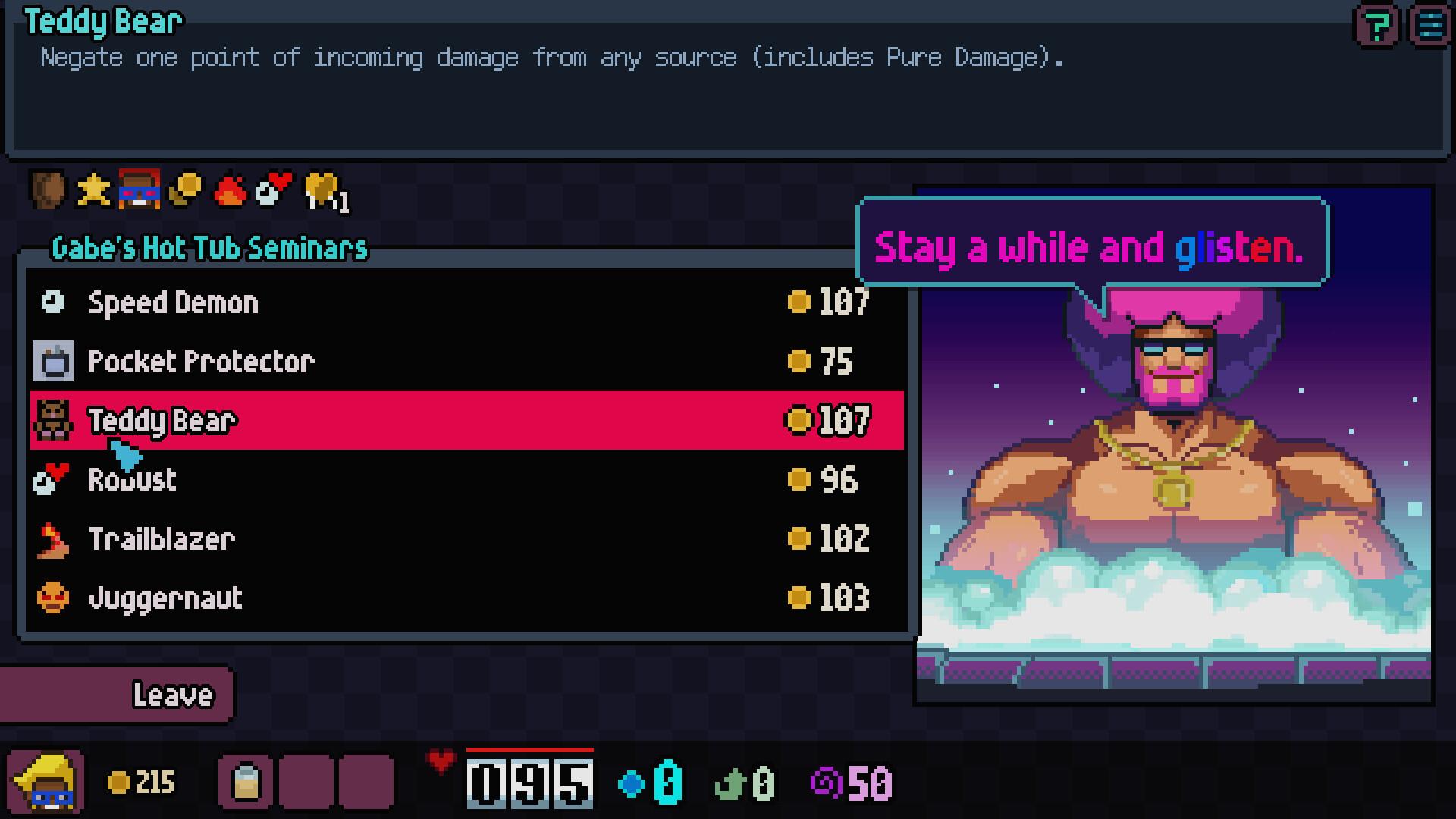Image resolution: width=1456 pixels, height=819 pixels.
Task: Select the jar item slot
Action: [246, 782]
